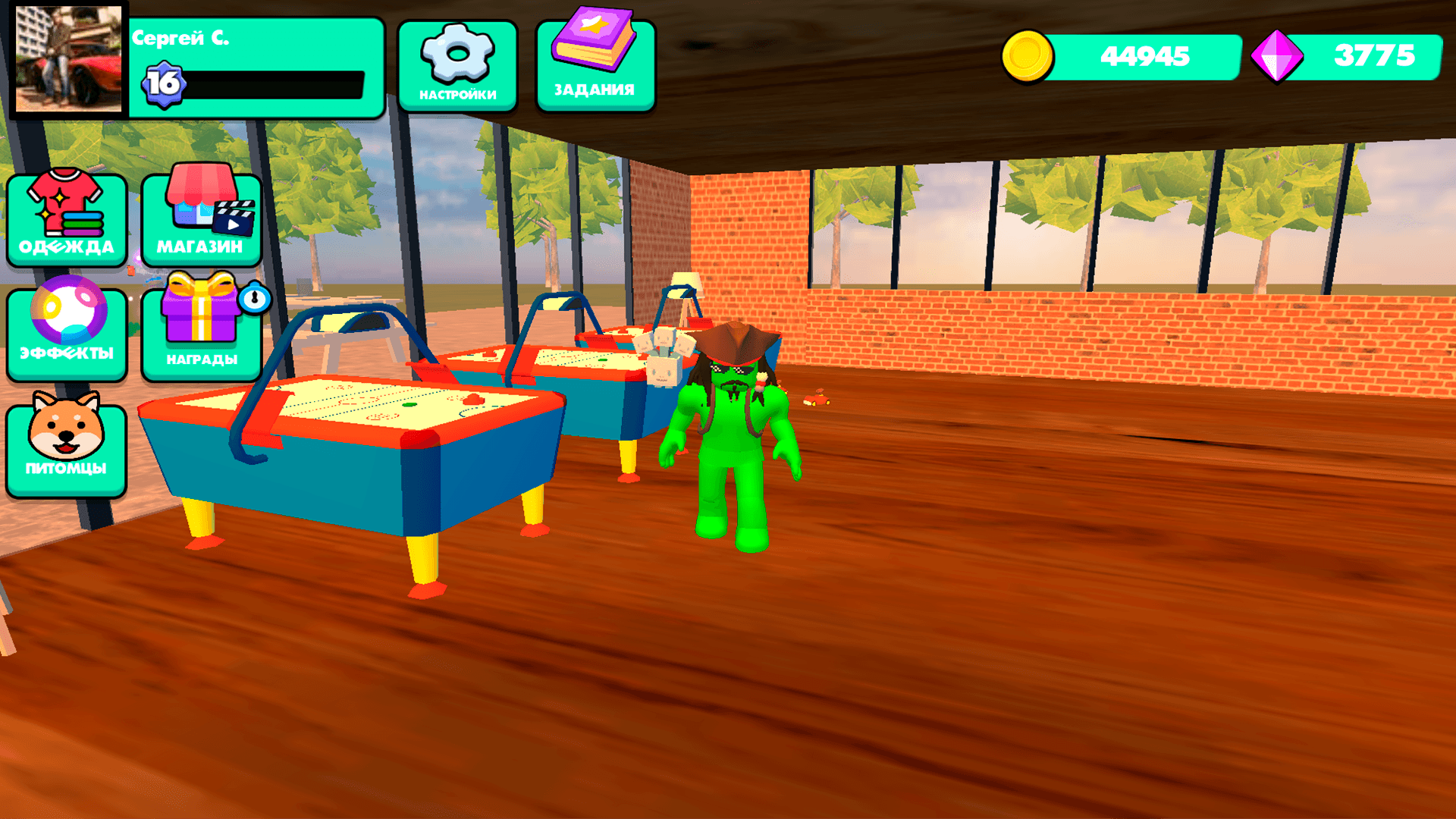
Task: Click the timer clock badge on НАГРАДЫ
Action: (x=254, y=299)
